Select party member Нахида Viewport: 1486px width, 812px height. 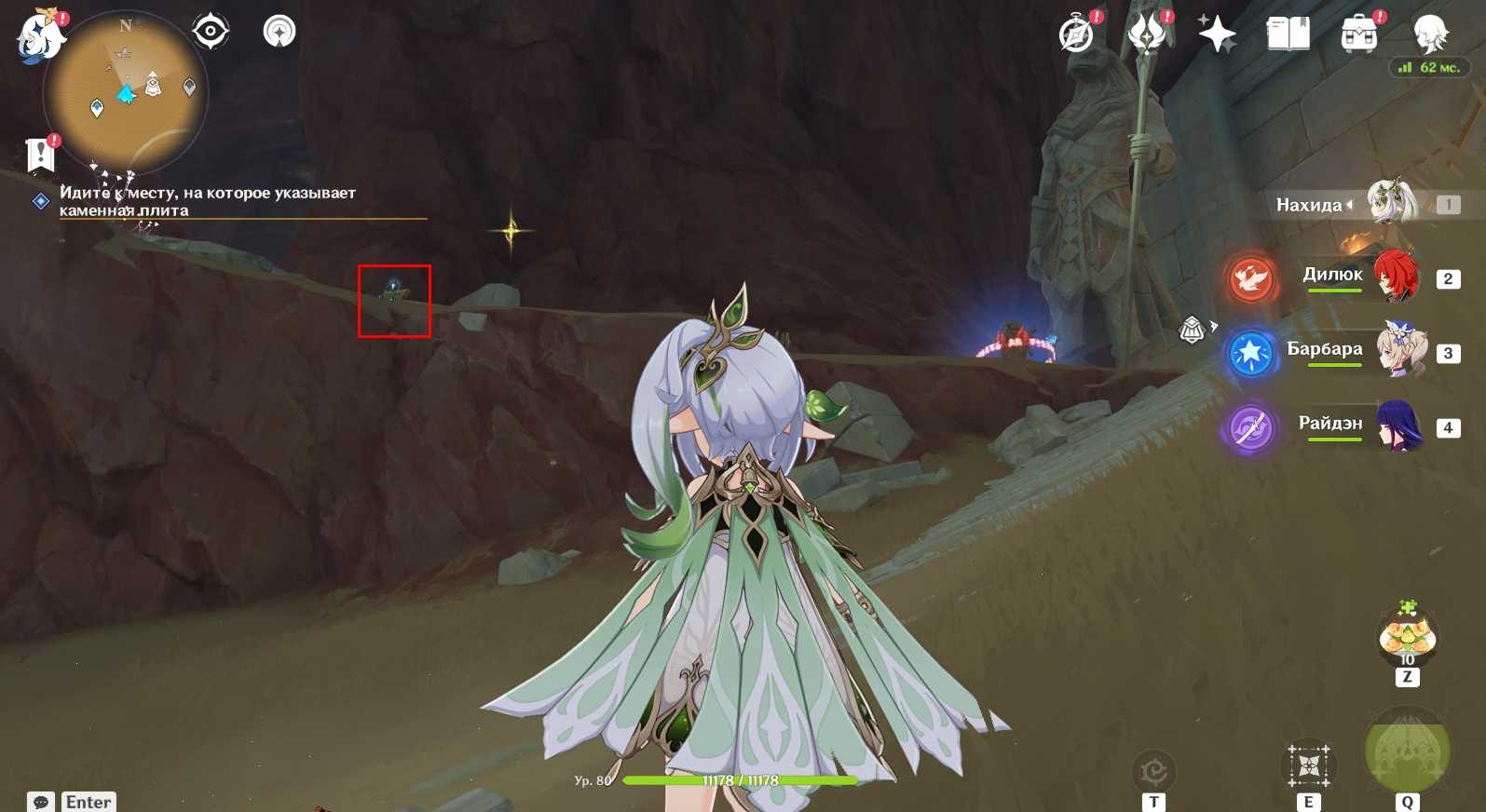pyautogui.click(x=1392, y=204)
